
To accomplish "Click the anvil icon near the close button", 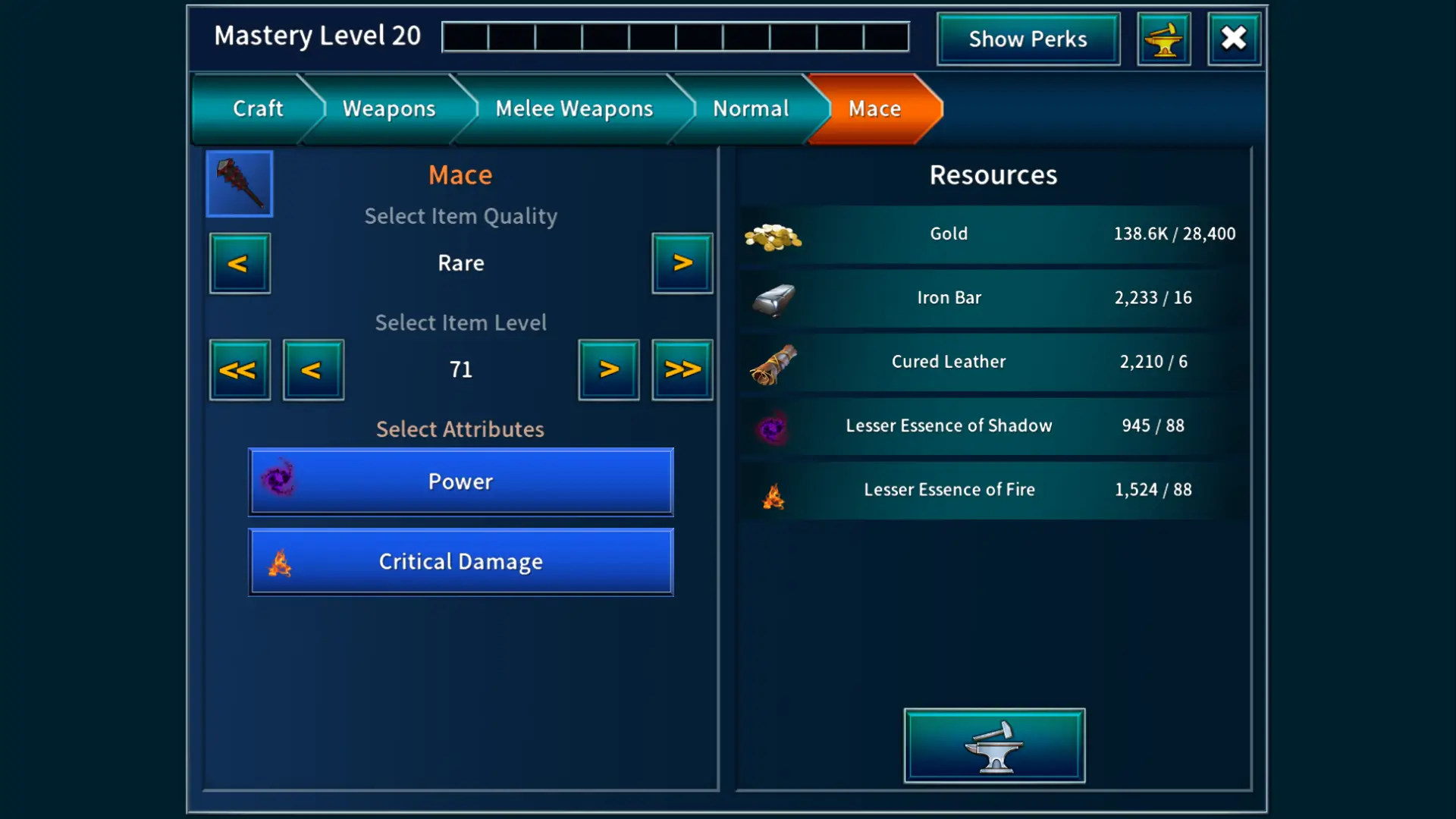I will point(1164,38).
